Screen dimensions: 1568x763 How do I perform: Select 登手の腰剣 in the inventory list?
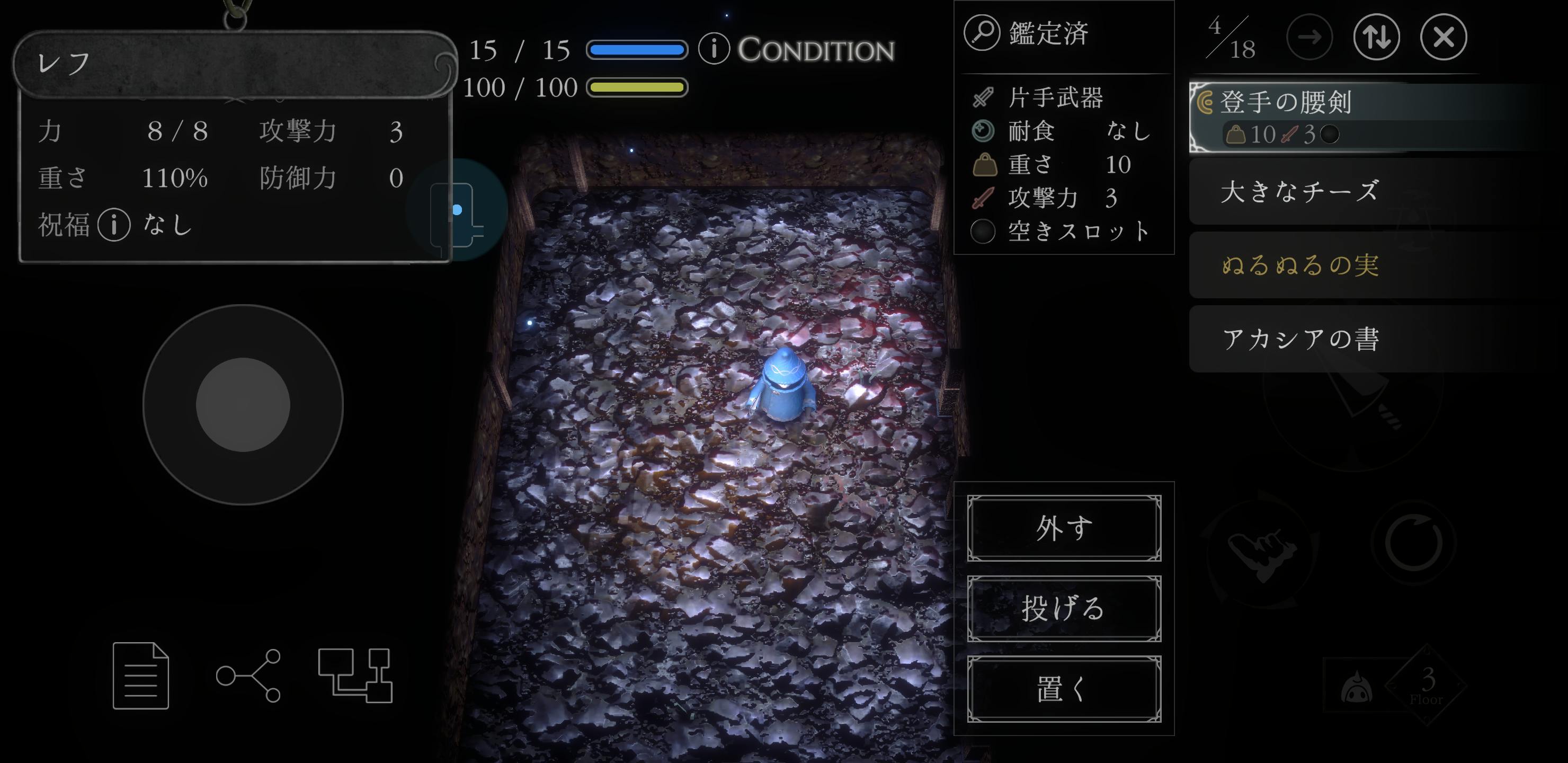tap(1339, 116)
